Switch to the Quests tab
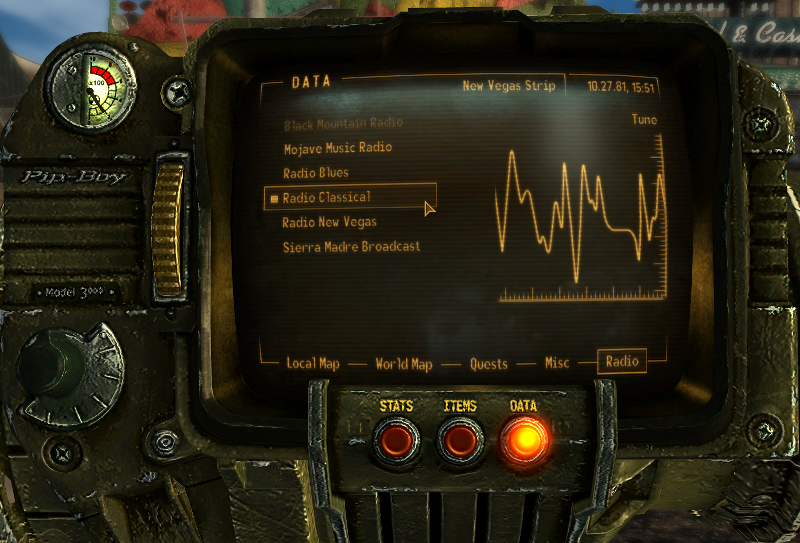This screenshot has width=800, height=543. (489, 364)
